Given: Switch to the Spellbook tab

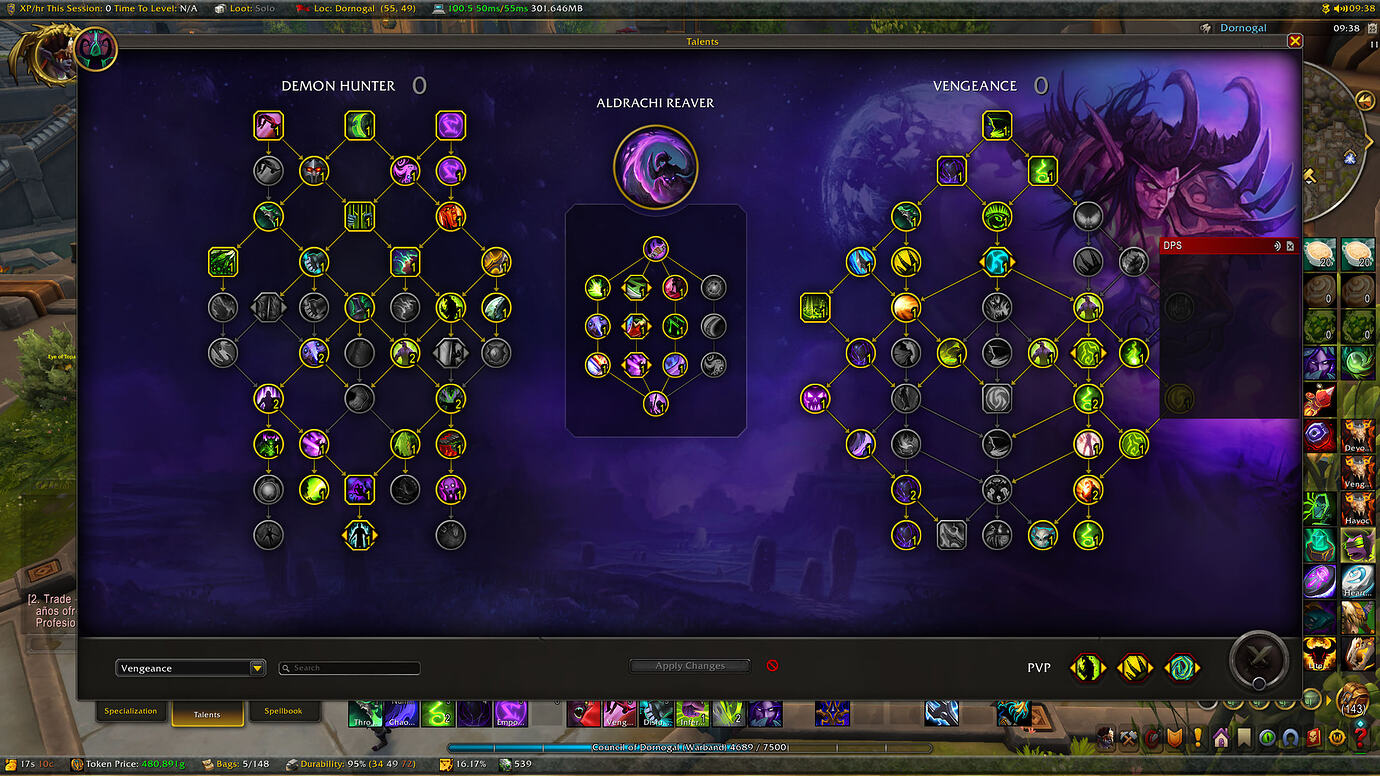Looking at the screenshot, I should tap(285, 711).
